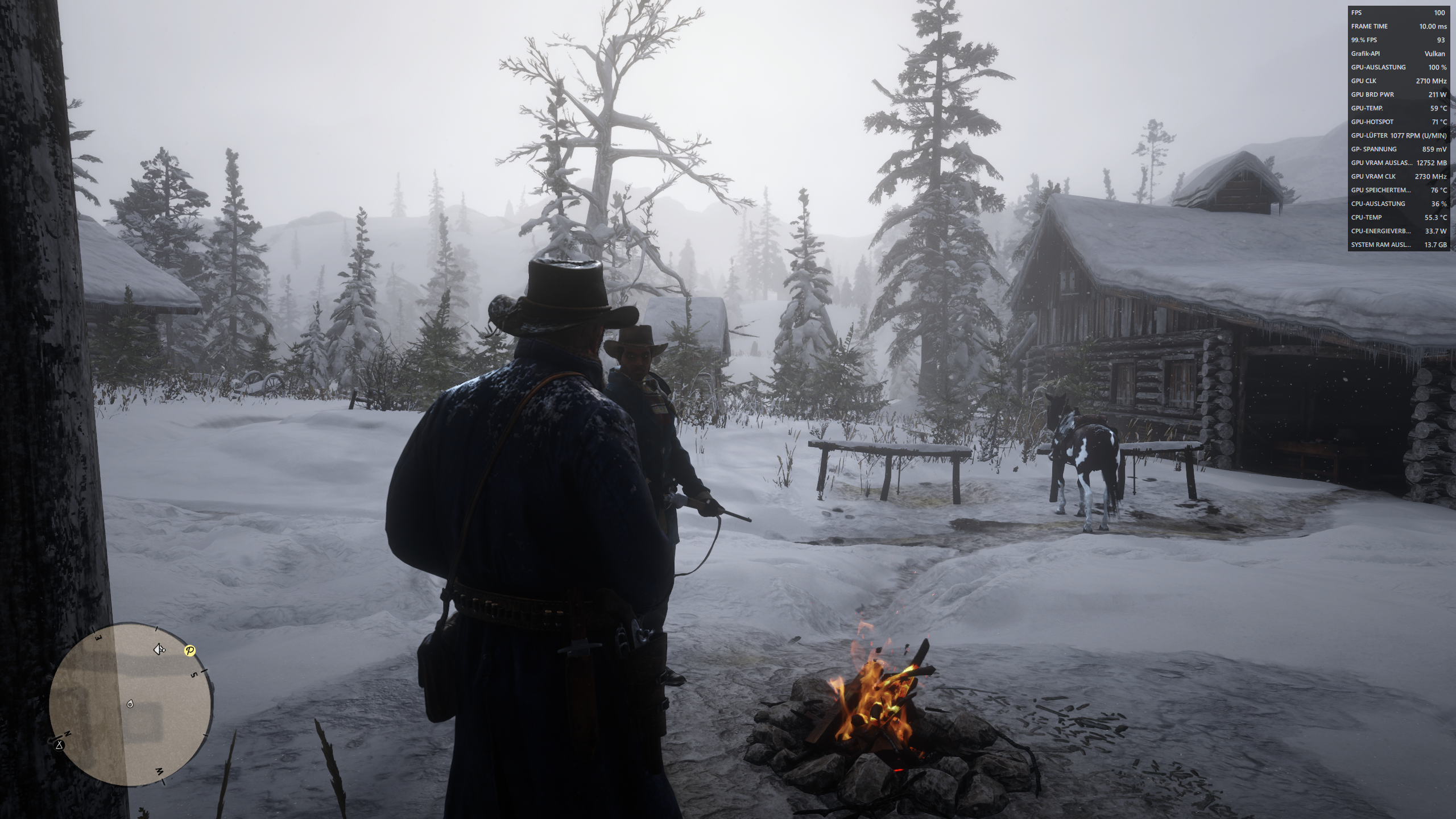The image size is (1456, 819).
Task: Select the GPU-TEMP 59 °C entry
Action: tap(1398, 108)
